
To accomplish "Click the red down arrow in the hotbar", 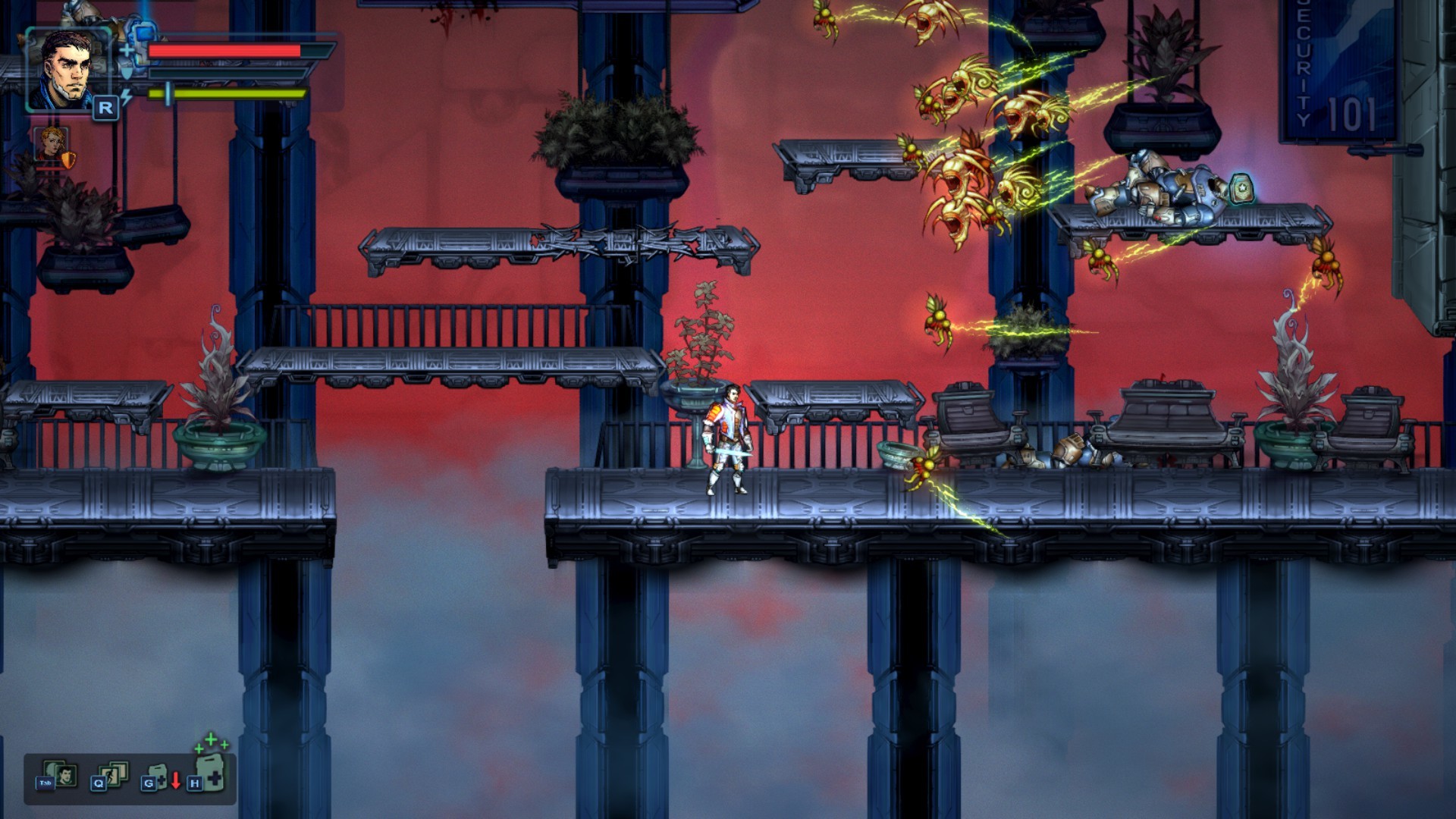I will 176,781.
